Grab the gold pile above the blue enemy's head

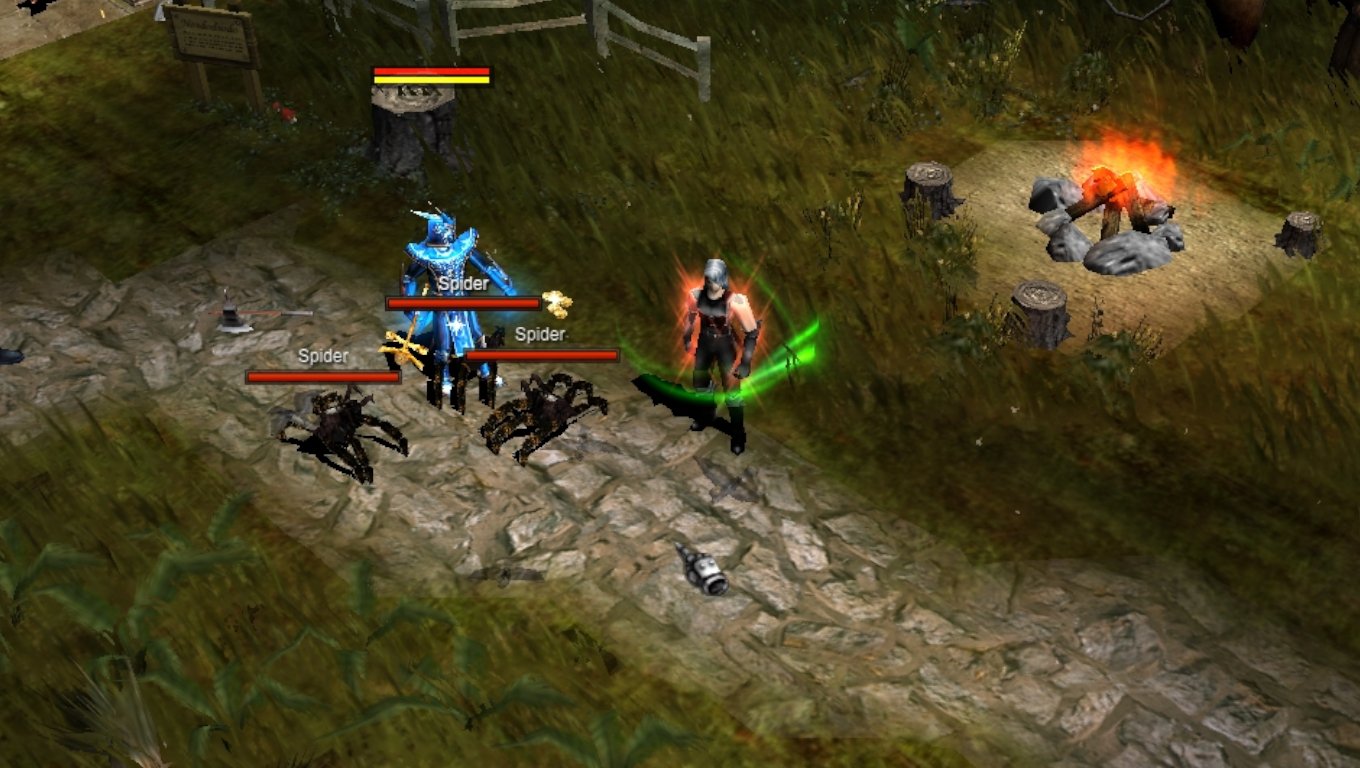(551, 294)
